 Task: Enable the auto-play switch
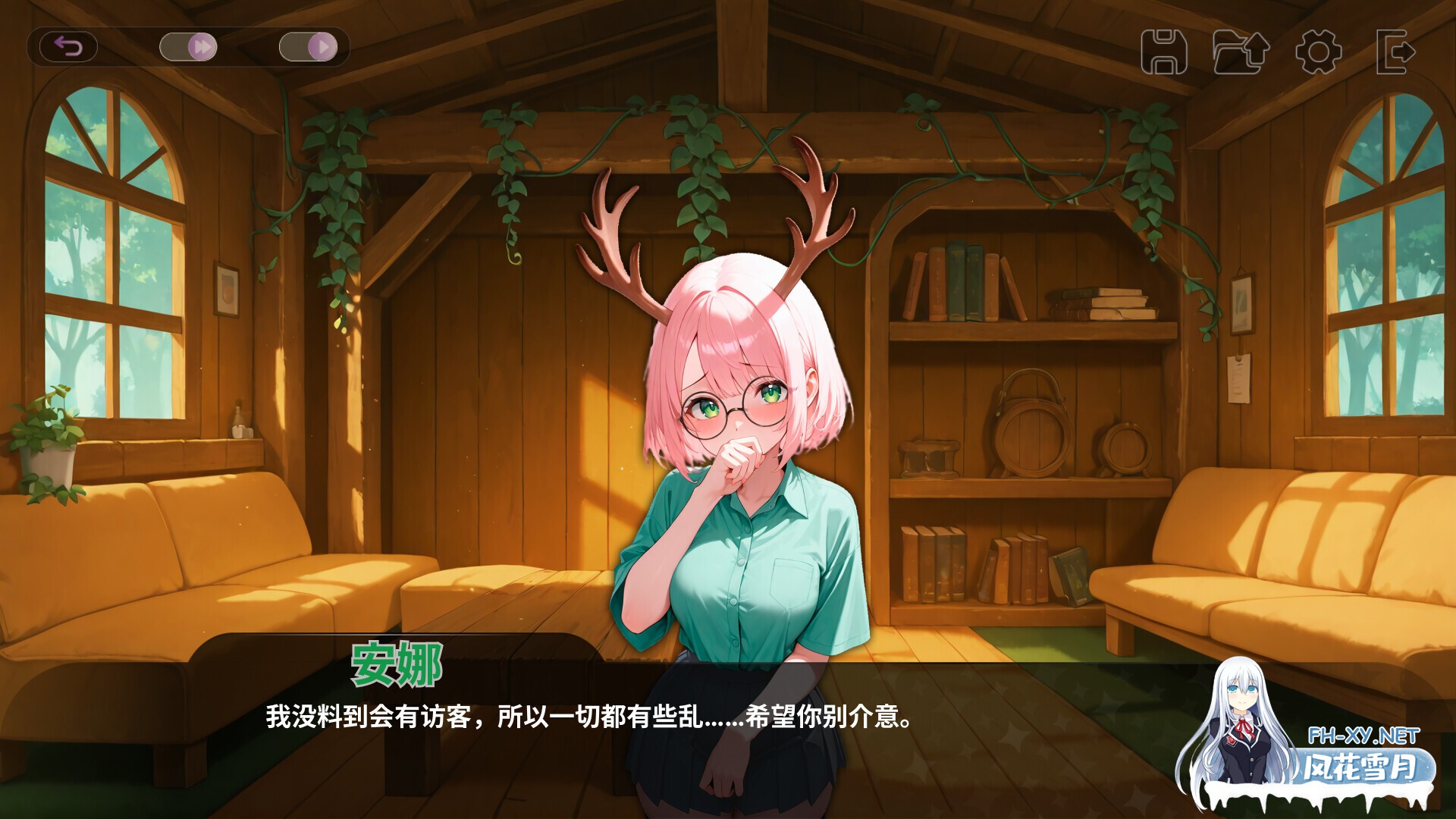pos(309,46)
